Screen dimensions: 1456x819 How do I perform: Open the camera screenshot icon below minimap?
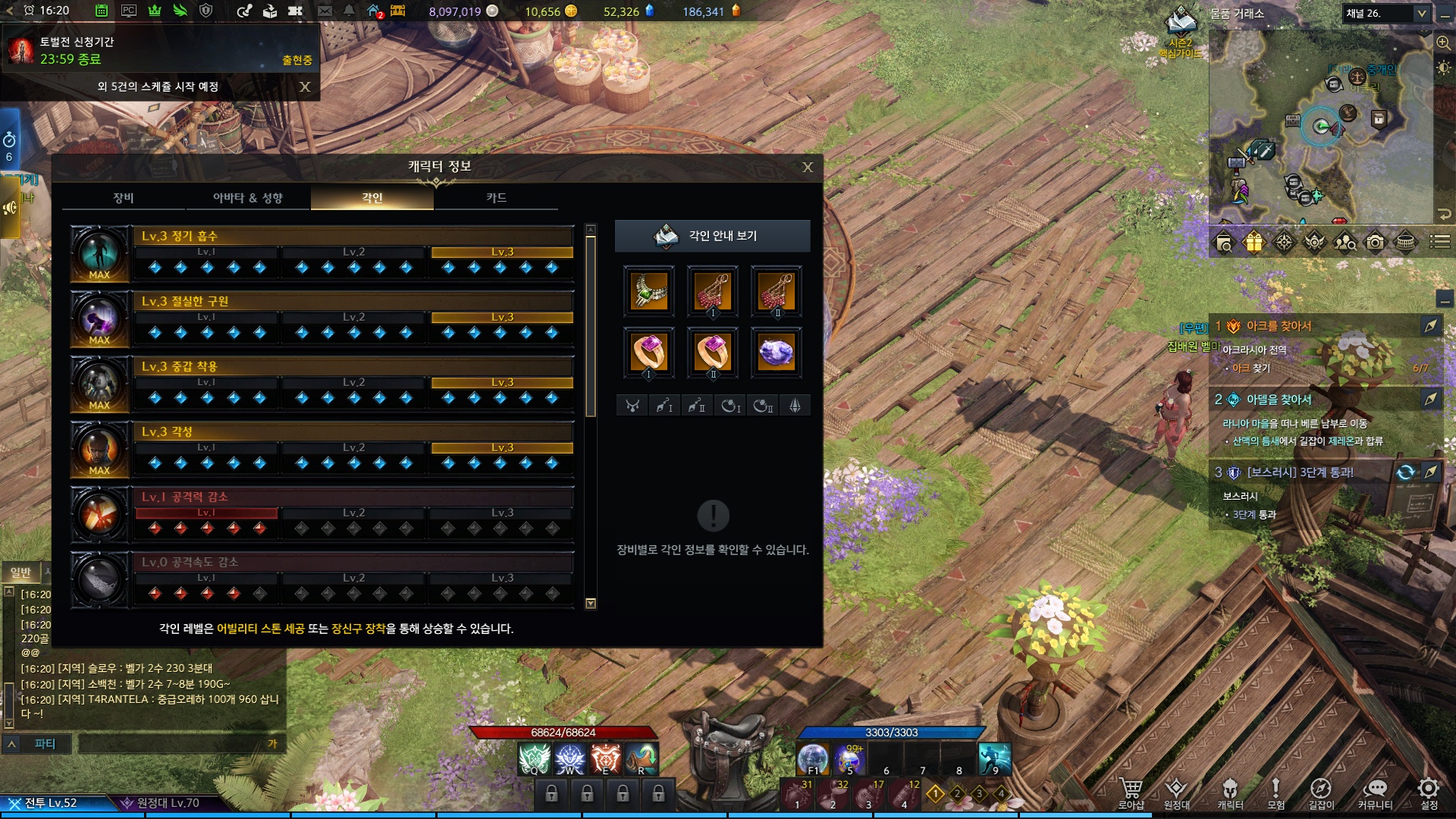(x=1375, y=243)
